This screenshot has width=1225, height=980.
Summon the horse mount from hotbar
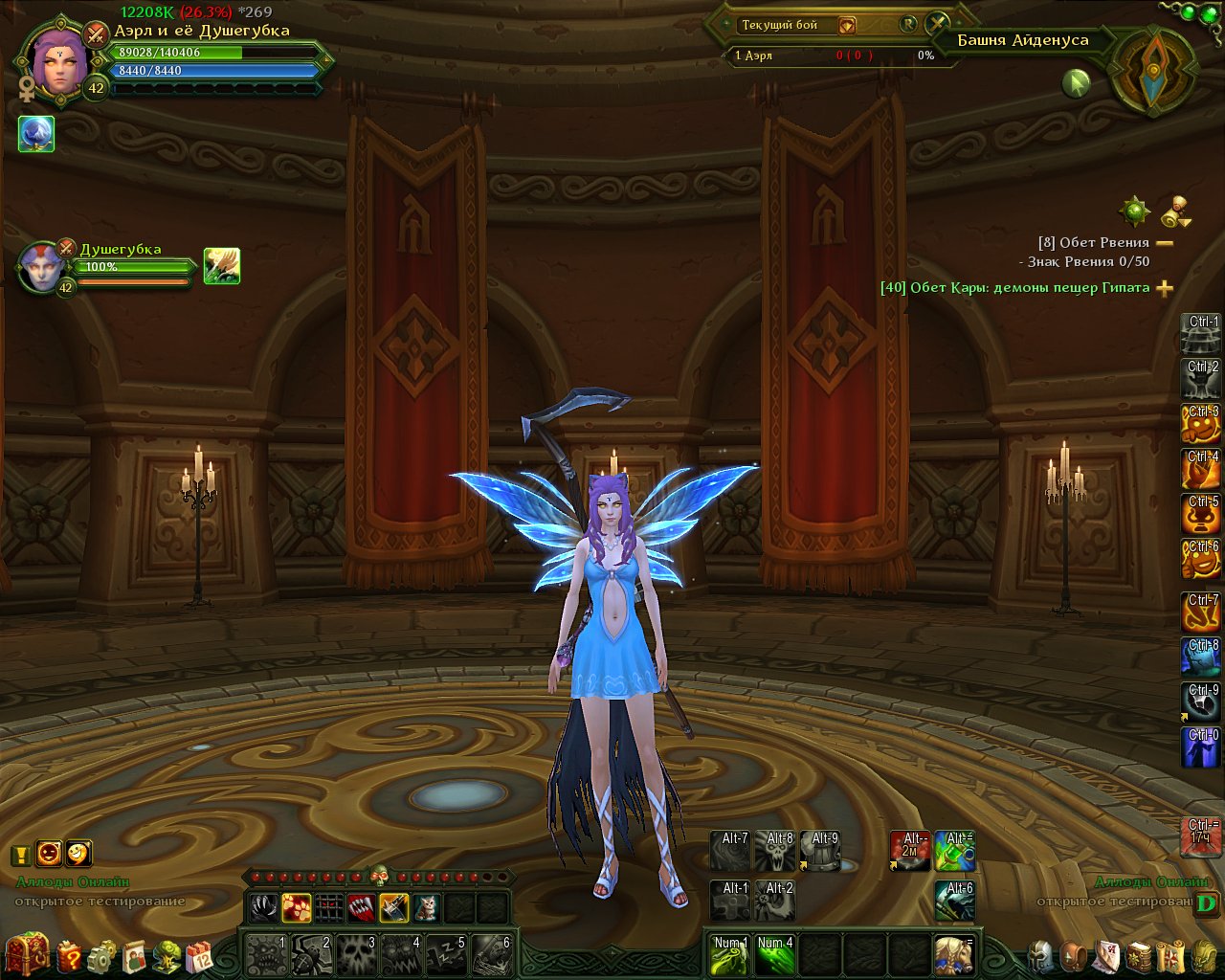coord(954,954)
